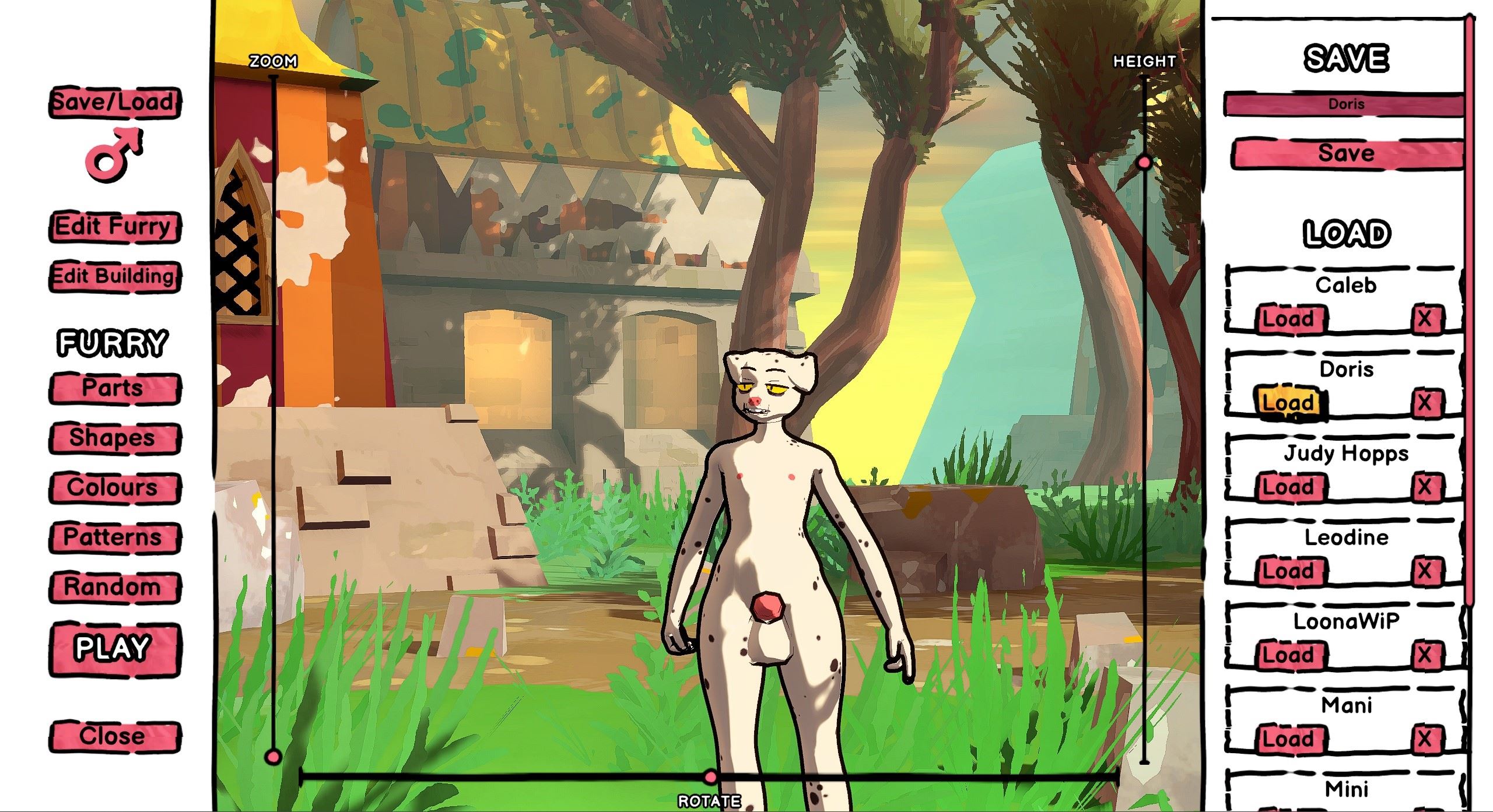Open the Shapes category

114,438
